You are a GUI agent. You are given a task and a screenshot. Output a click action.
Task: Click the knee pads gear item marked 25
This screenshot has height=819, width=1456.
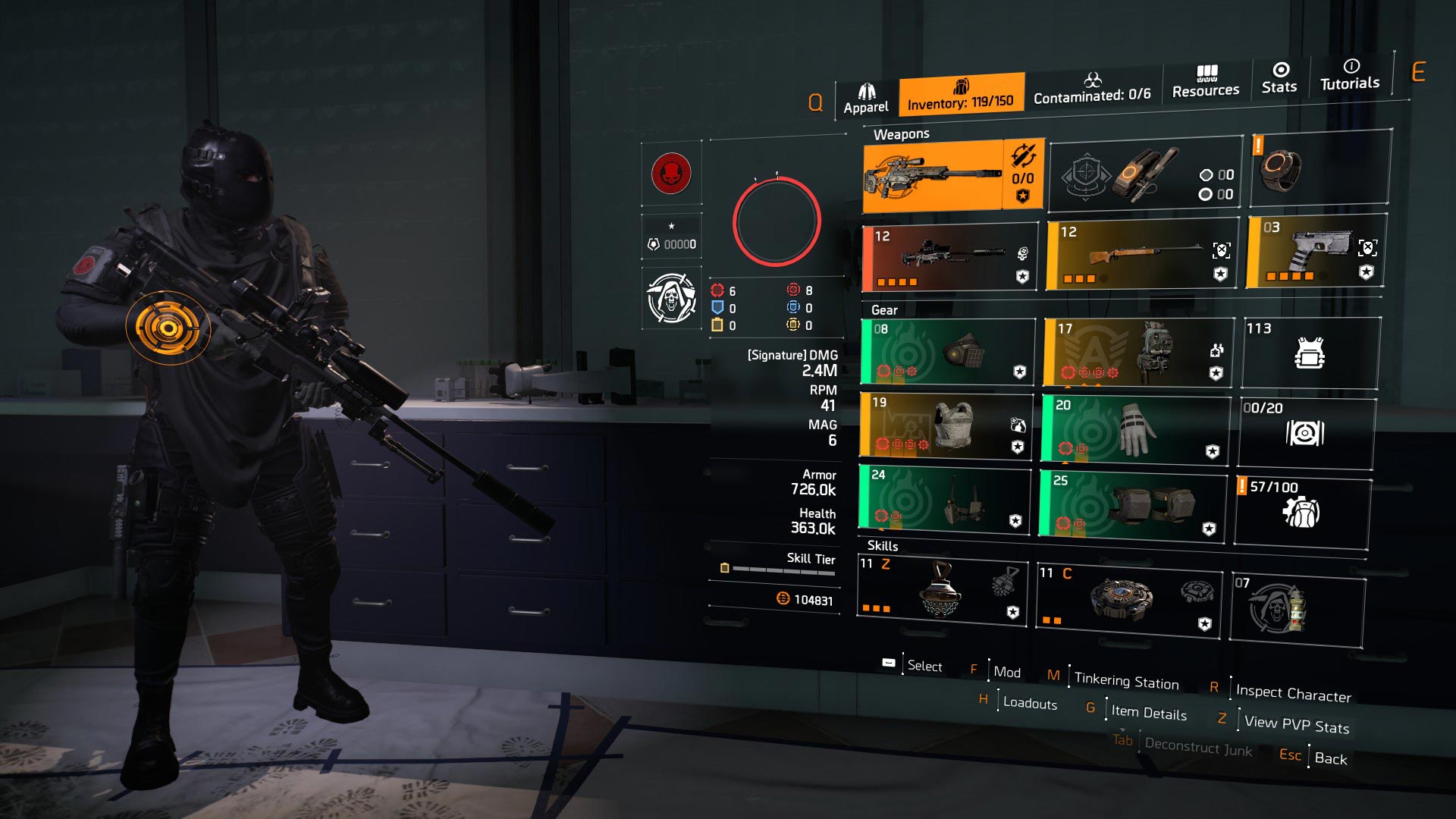pos(1134,504)
